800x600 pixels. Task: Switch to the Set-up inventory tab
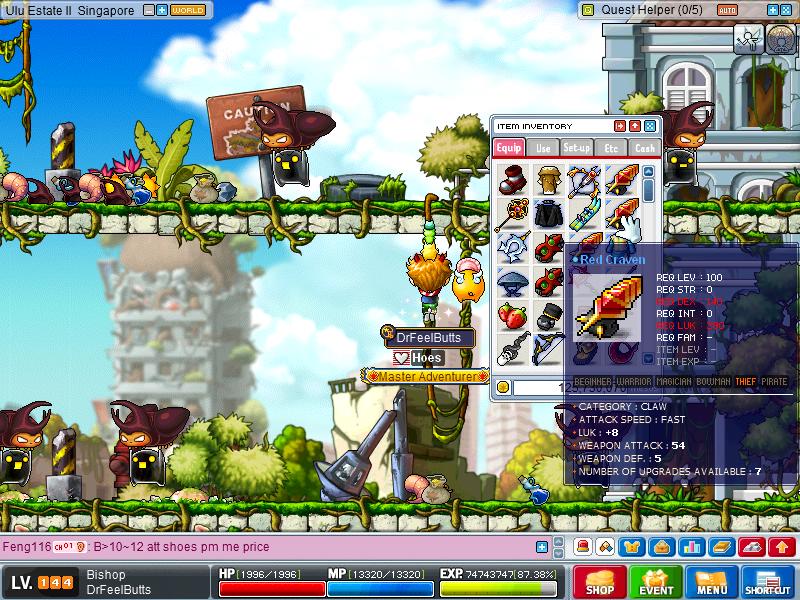click(577, 147)
